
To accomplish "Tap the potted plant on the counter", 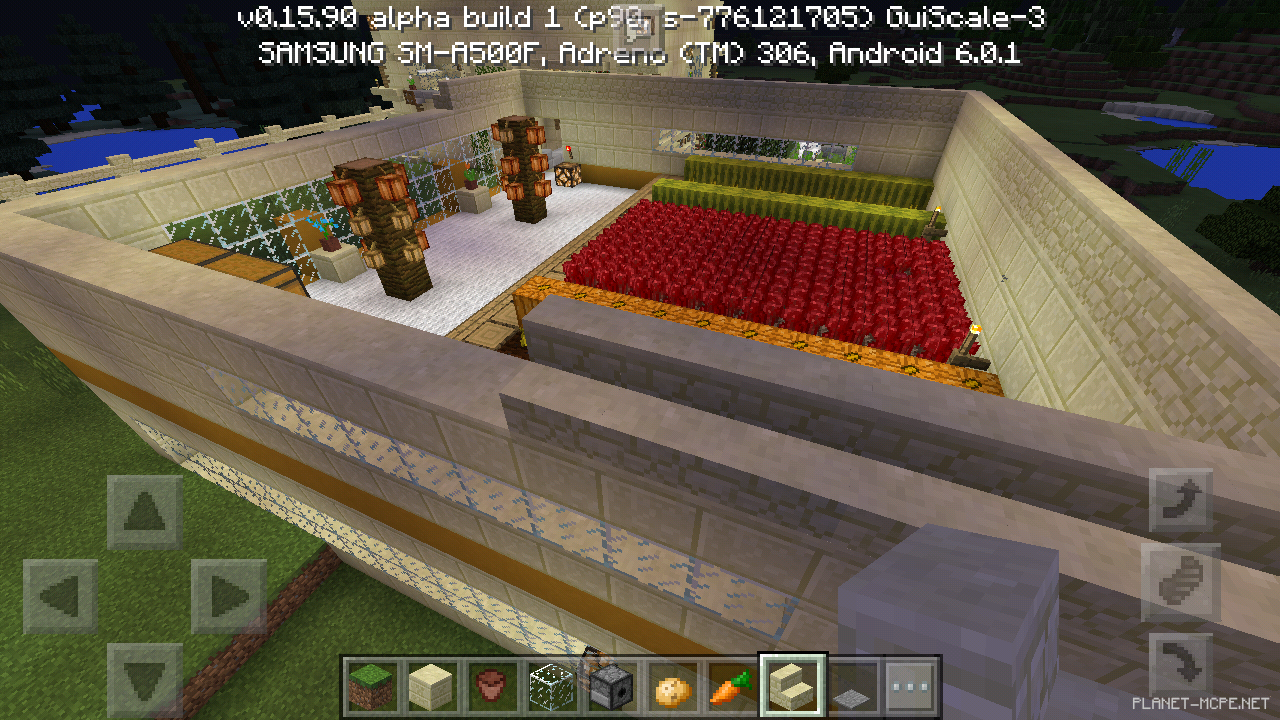I will click(331, 242).
